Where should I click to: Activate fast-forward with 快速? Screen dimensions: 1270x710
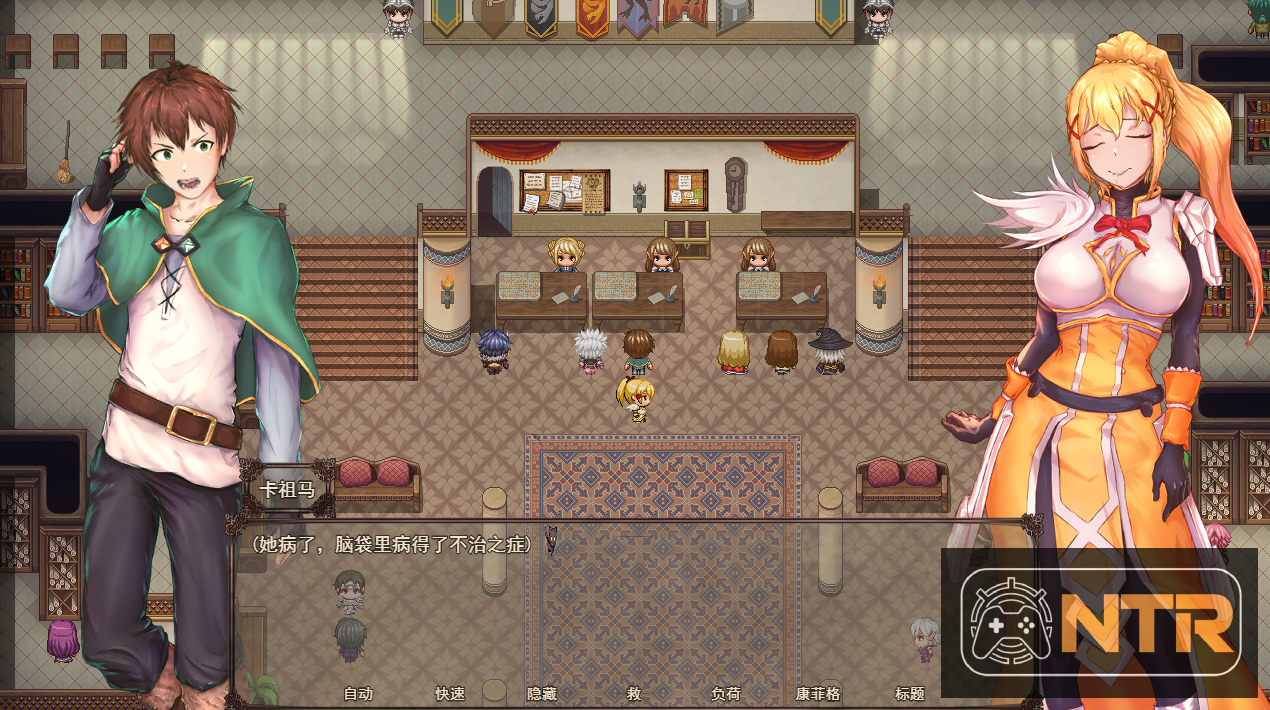(450, 693)
